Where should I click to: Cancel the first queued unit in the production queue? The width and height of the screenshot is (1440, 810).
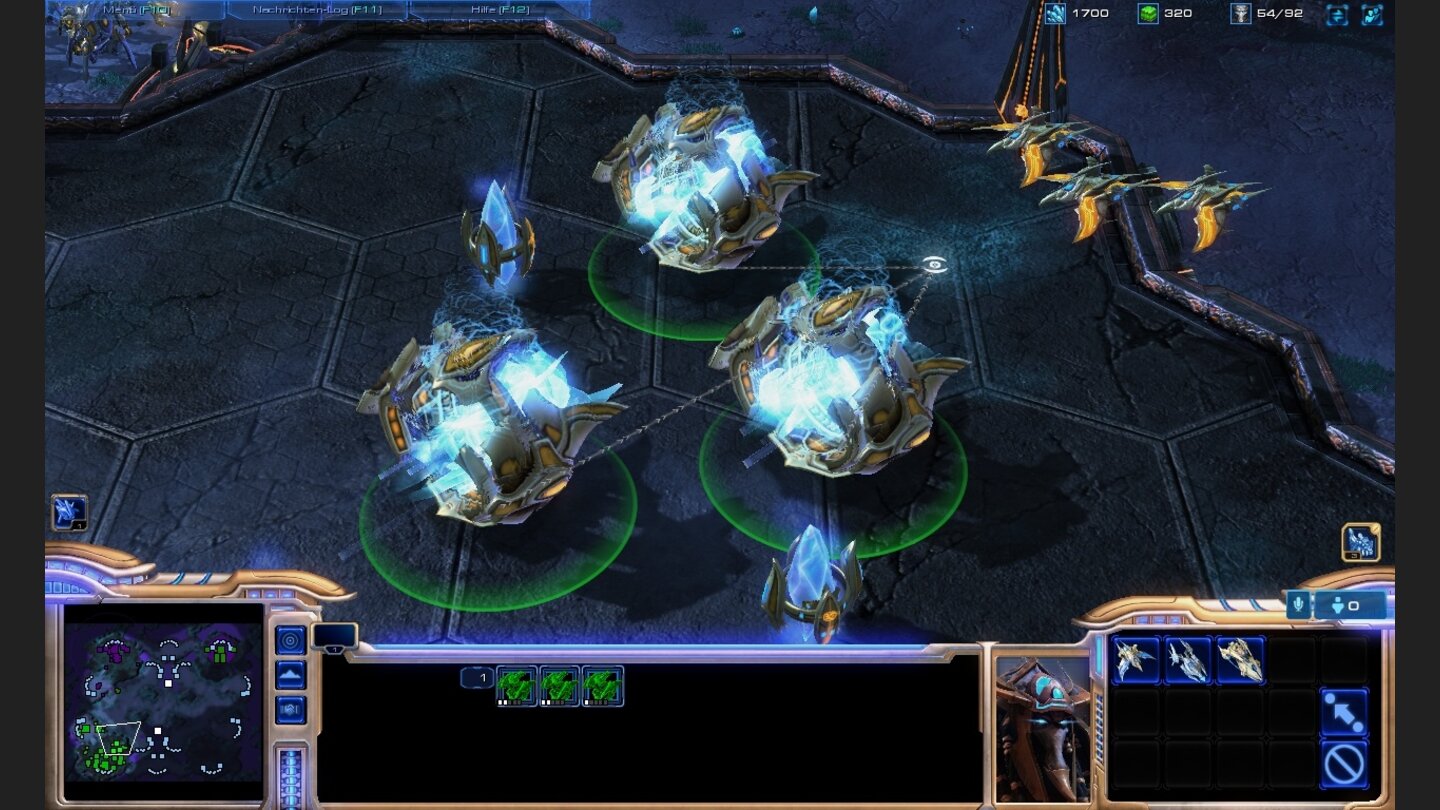(x=514, y=685)
